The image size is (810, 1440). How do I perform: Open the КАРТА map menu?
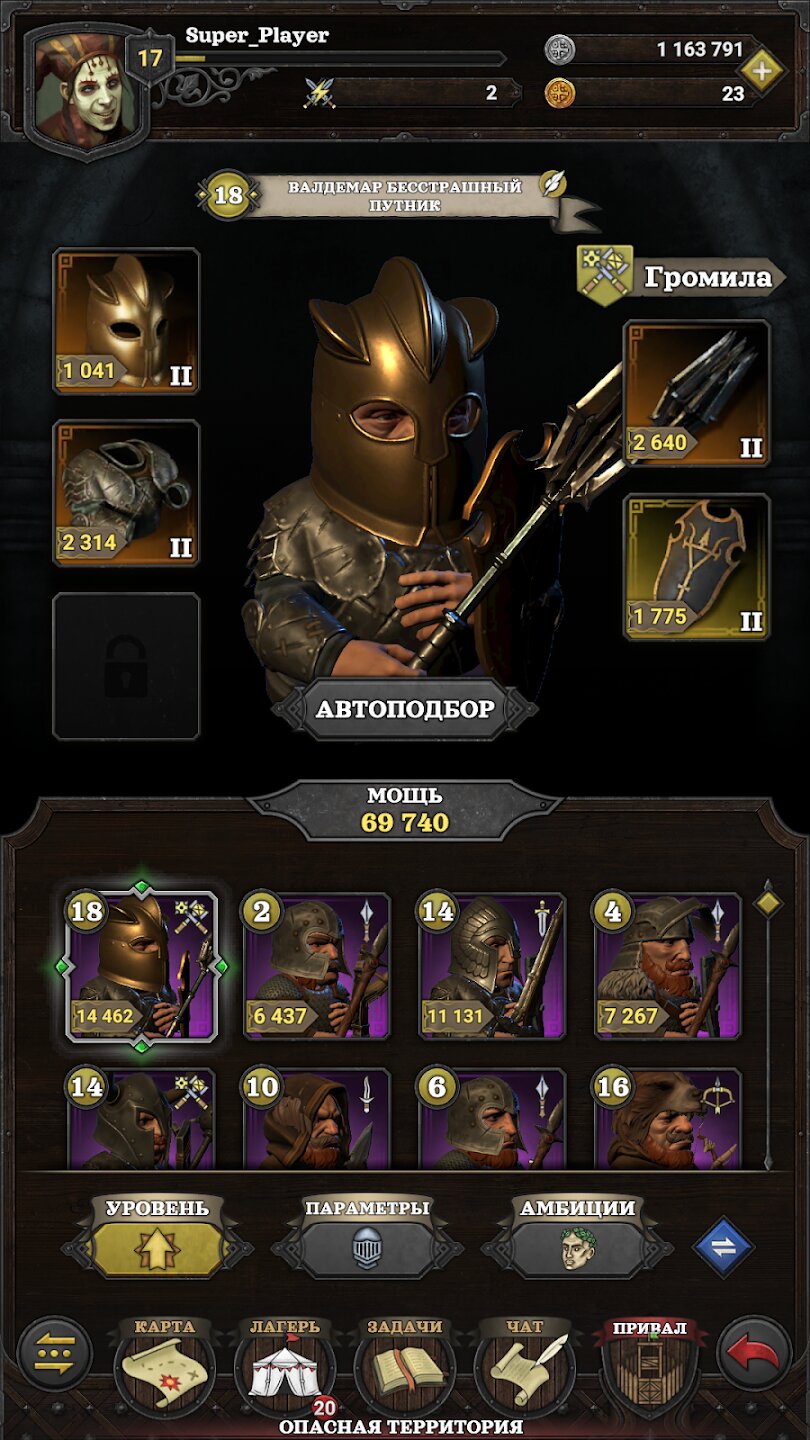click(x=164, y=1367)
